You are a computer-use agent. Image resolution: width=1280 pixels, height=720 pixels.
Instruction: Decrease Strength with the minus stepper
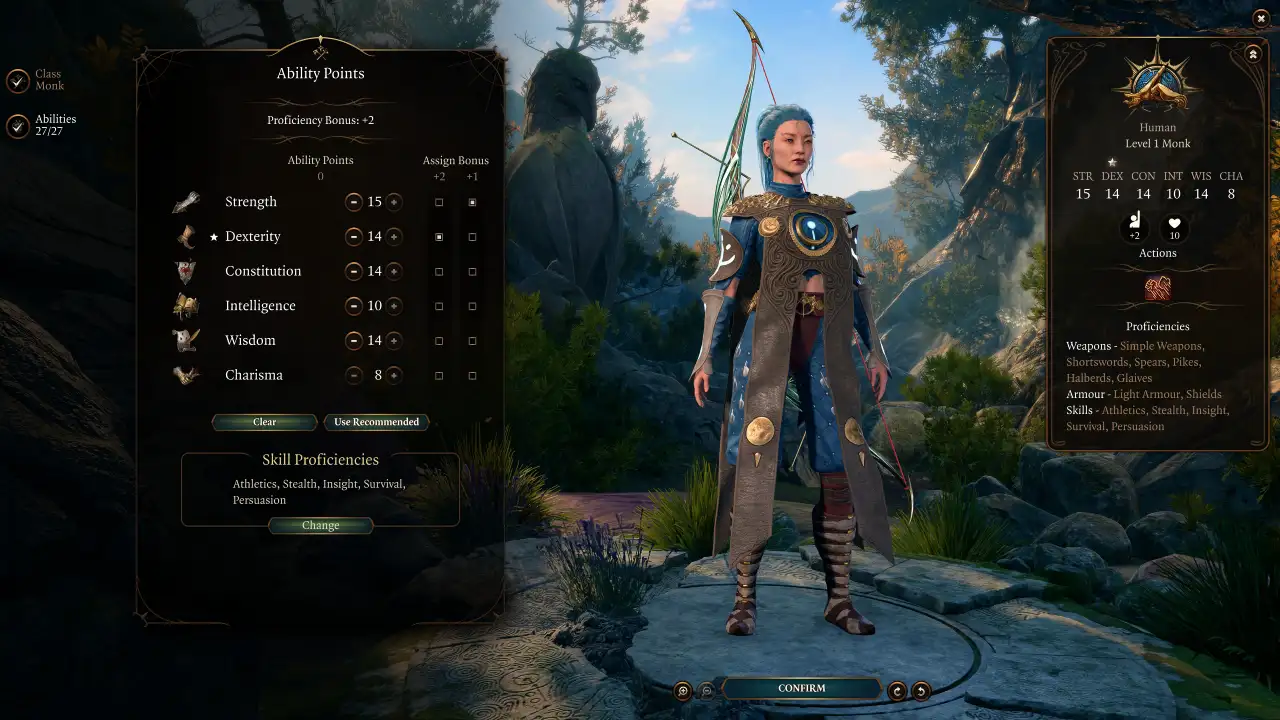click(x=354, y=202)
